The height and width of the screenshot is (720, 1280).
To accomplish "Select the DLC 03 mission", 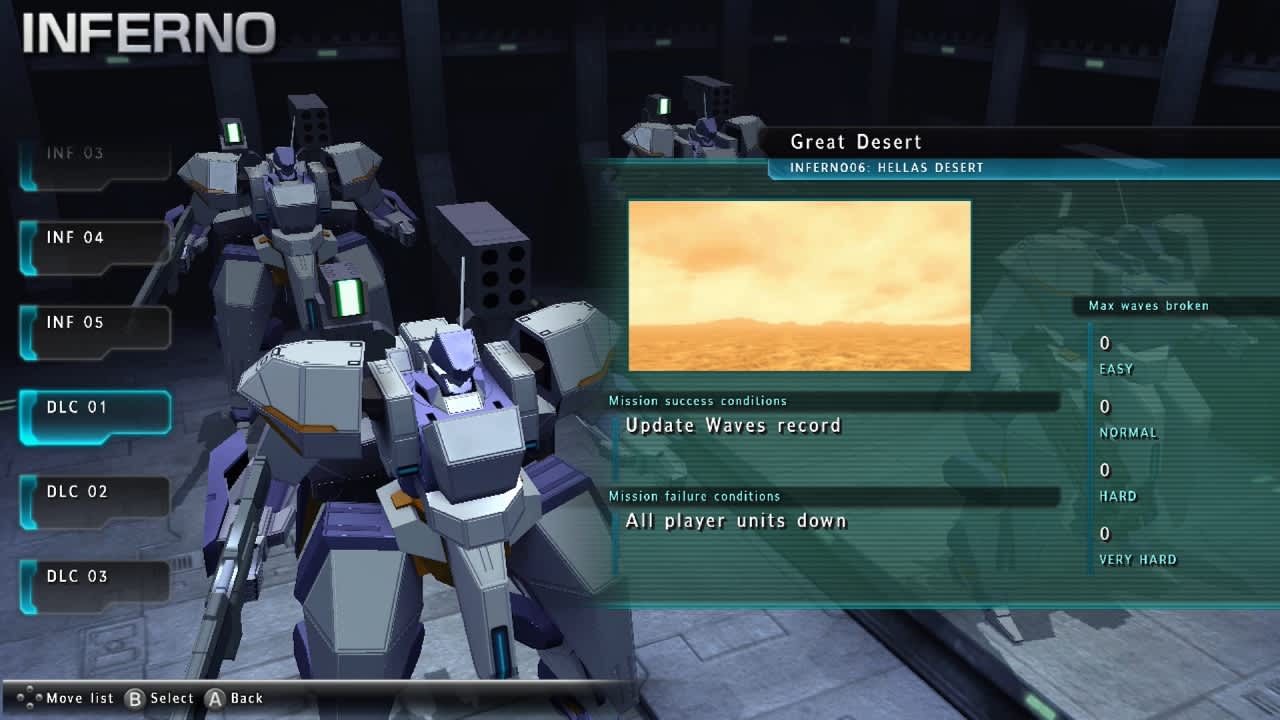I will pyautogui.click(x=77, y=576).
